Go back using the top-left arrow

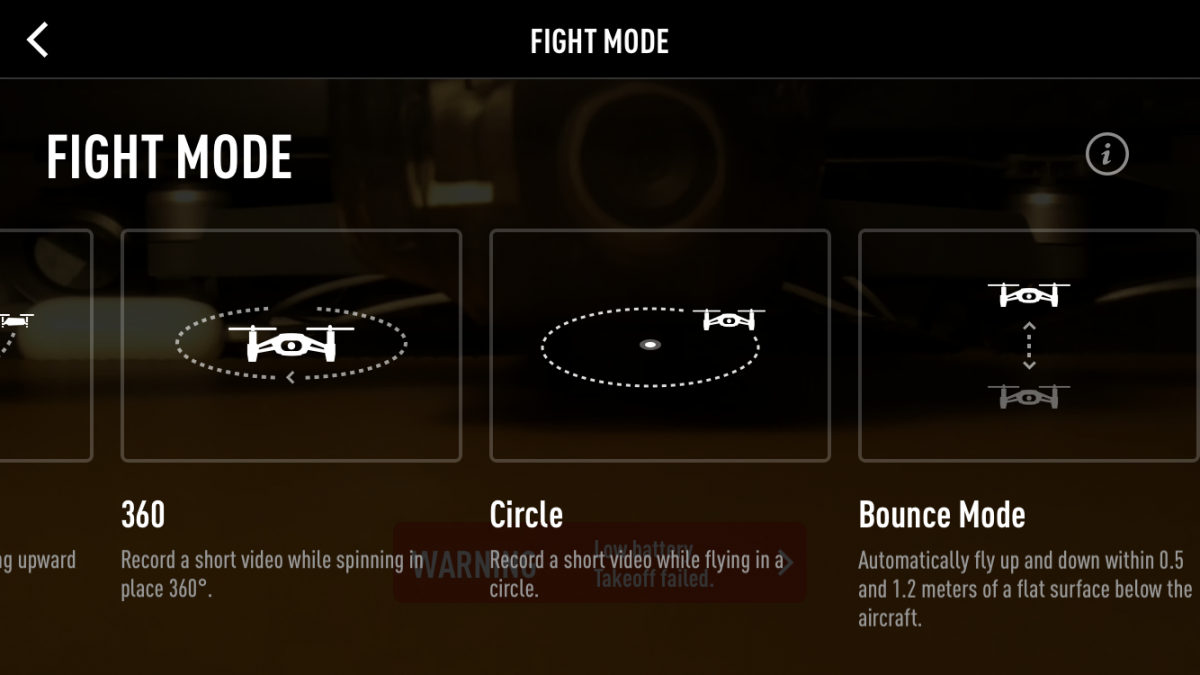(x=38, y=41)
